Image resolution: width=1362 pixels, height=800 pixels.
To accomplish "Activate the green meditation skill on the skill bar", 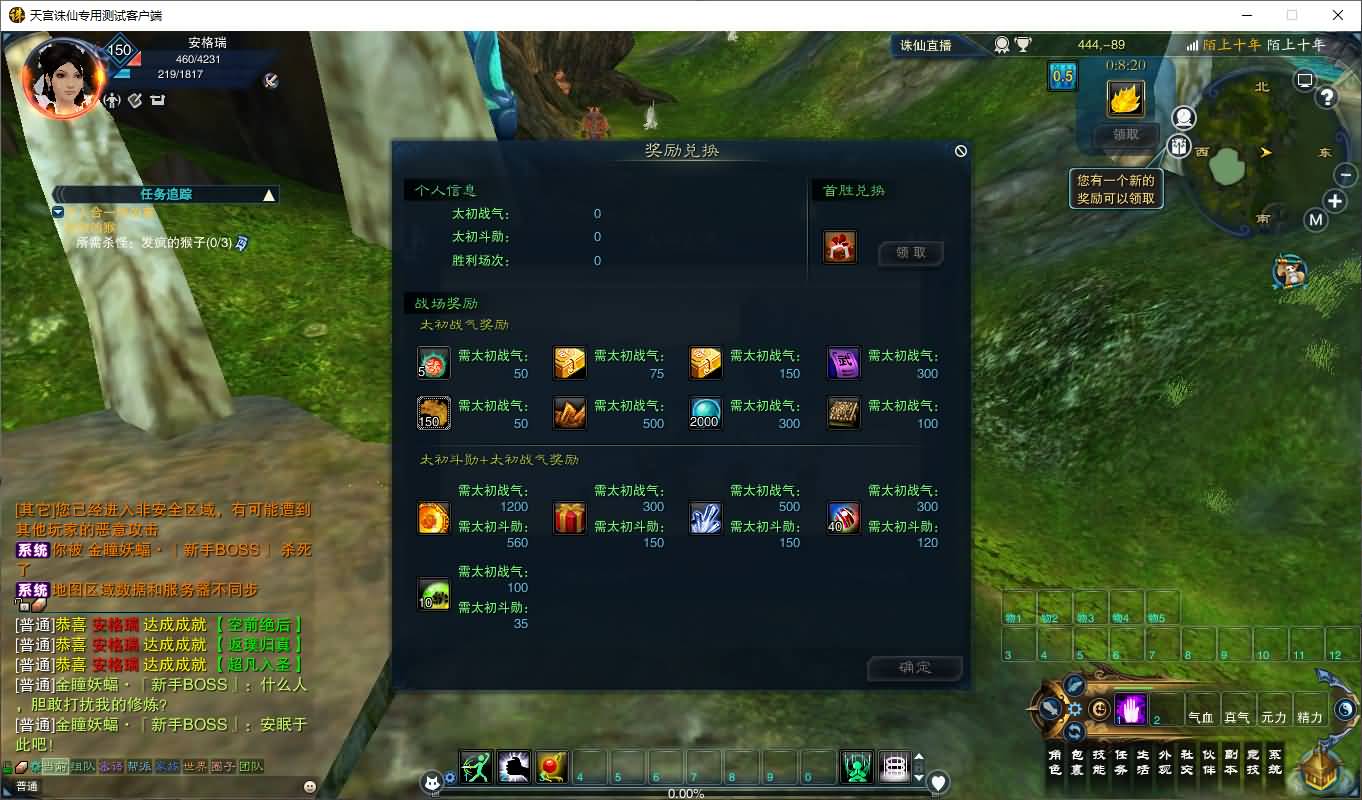I will click(x=856, y=768).
